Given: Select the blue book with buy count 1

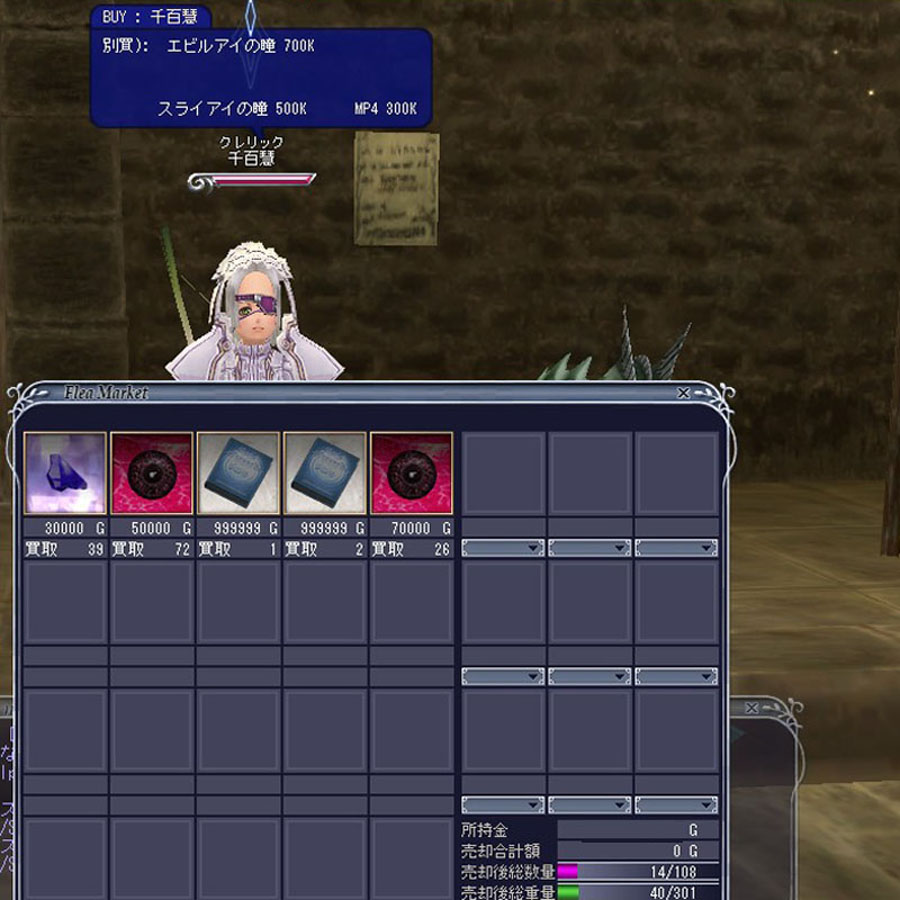Looking at the screenshot, I should (x=238, y=473).
